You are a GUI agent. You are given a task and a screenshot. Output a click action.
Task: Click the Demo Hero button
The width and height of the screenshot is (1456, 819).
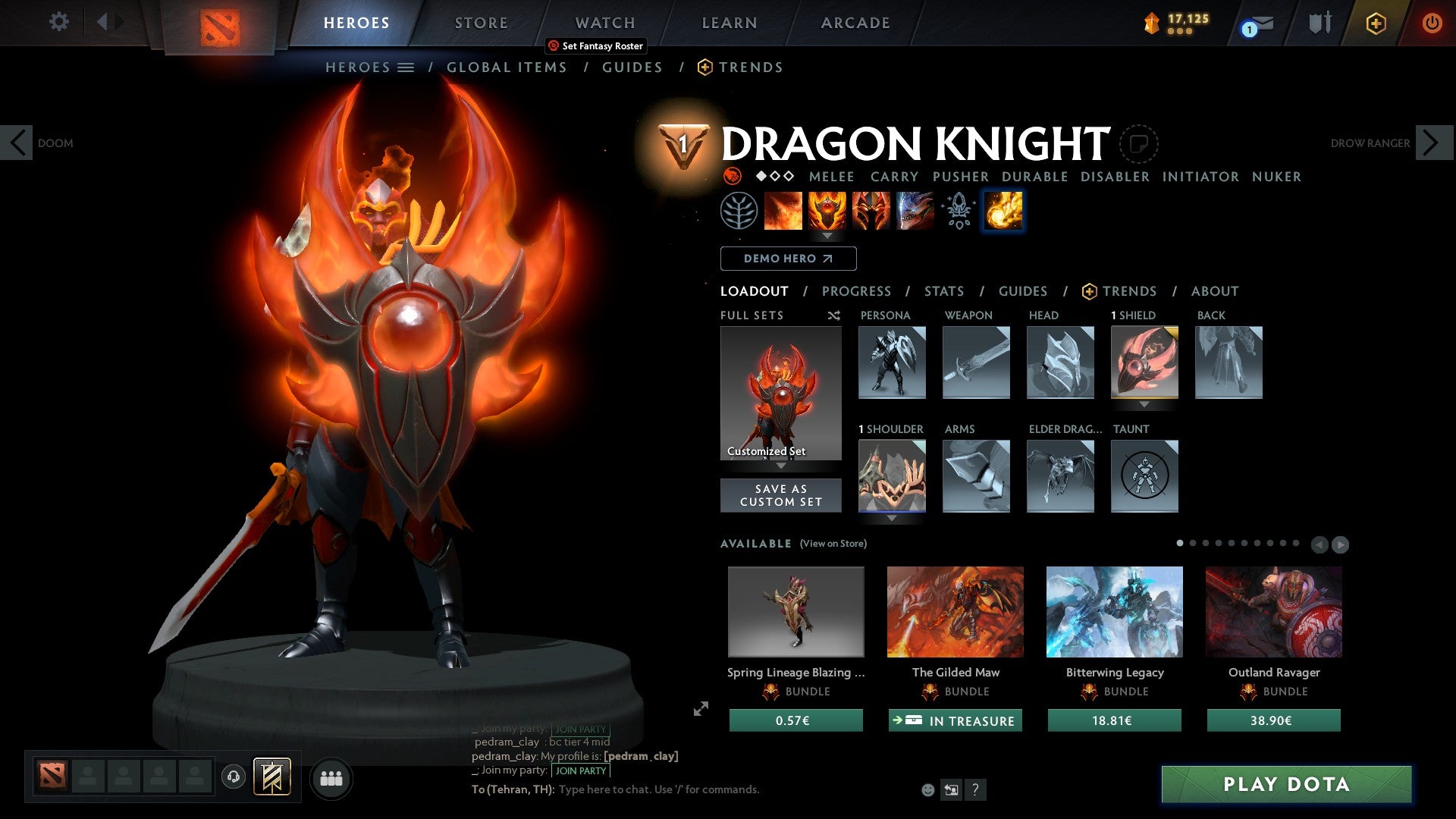click(788, 259)
